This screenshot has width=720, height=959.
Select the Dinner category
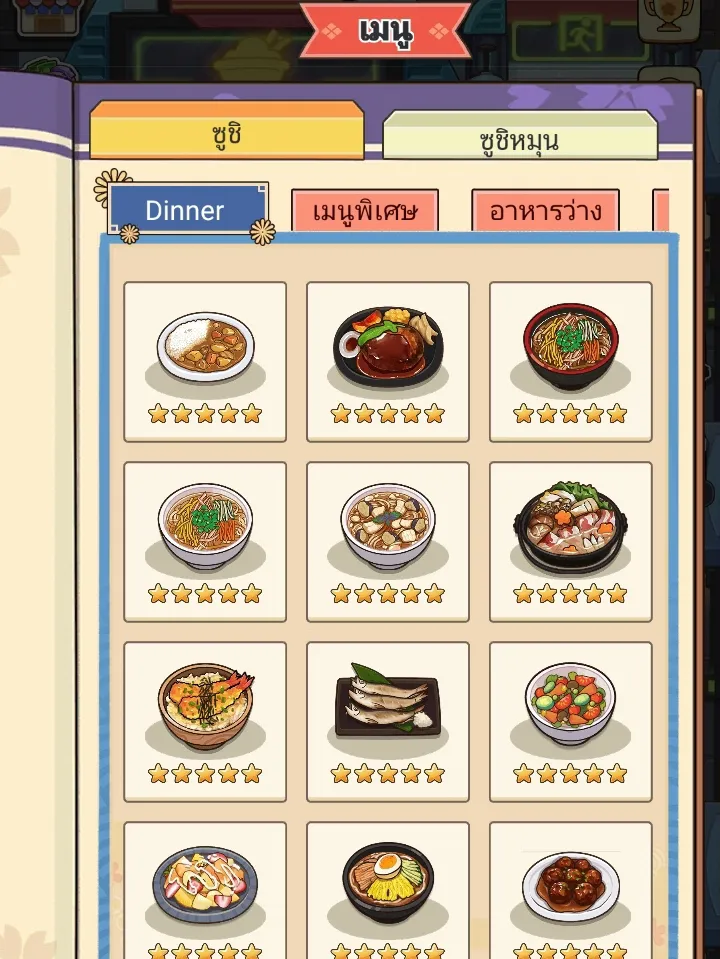(186, 210)
